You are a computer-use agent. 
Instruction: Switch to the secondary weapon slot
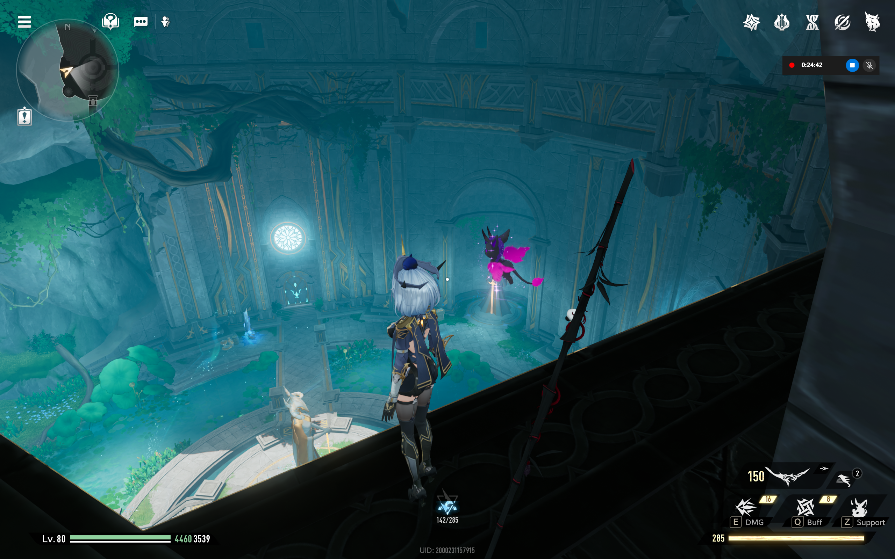tap(843, 480)
